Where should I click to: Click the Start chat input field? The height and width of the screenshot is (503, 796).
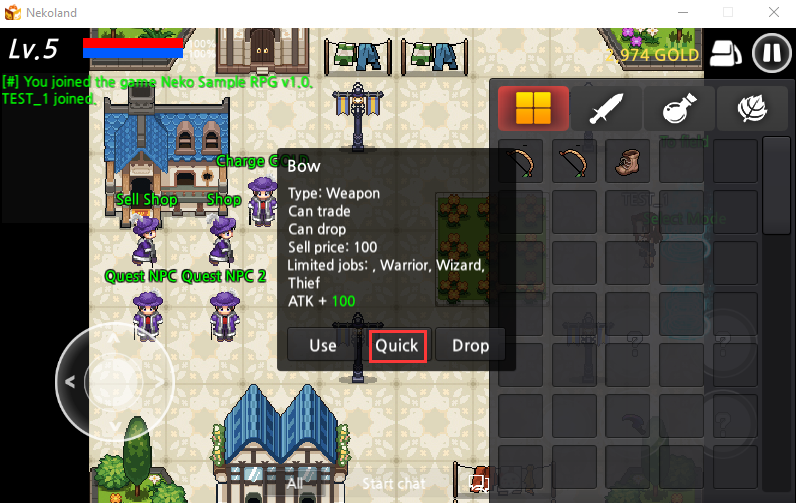(392, 484)
